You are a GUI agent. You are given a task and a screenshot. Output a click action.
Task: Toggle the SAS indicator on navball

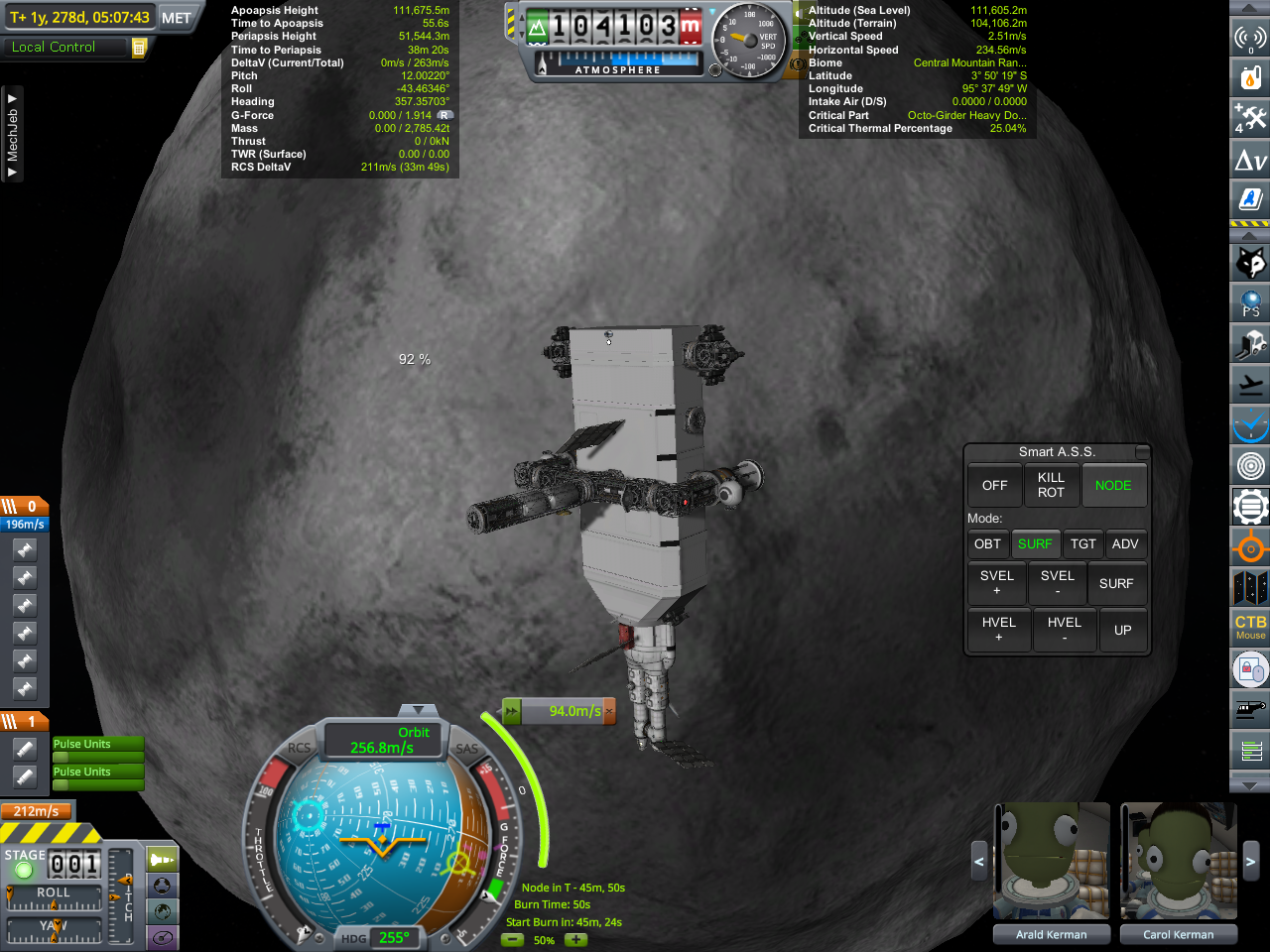point(466,749)
